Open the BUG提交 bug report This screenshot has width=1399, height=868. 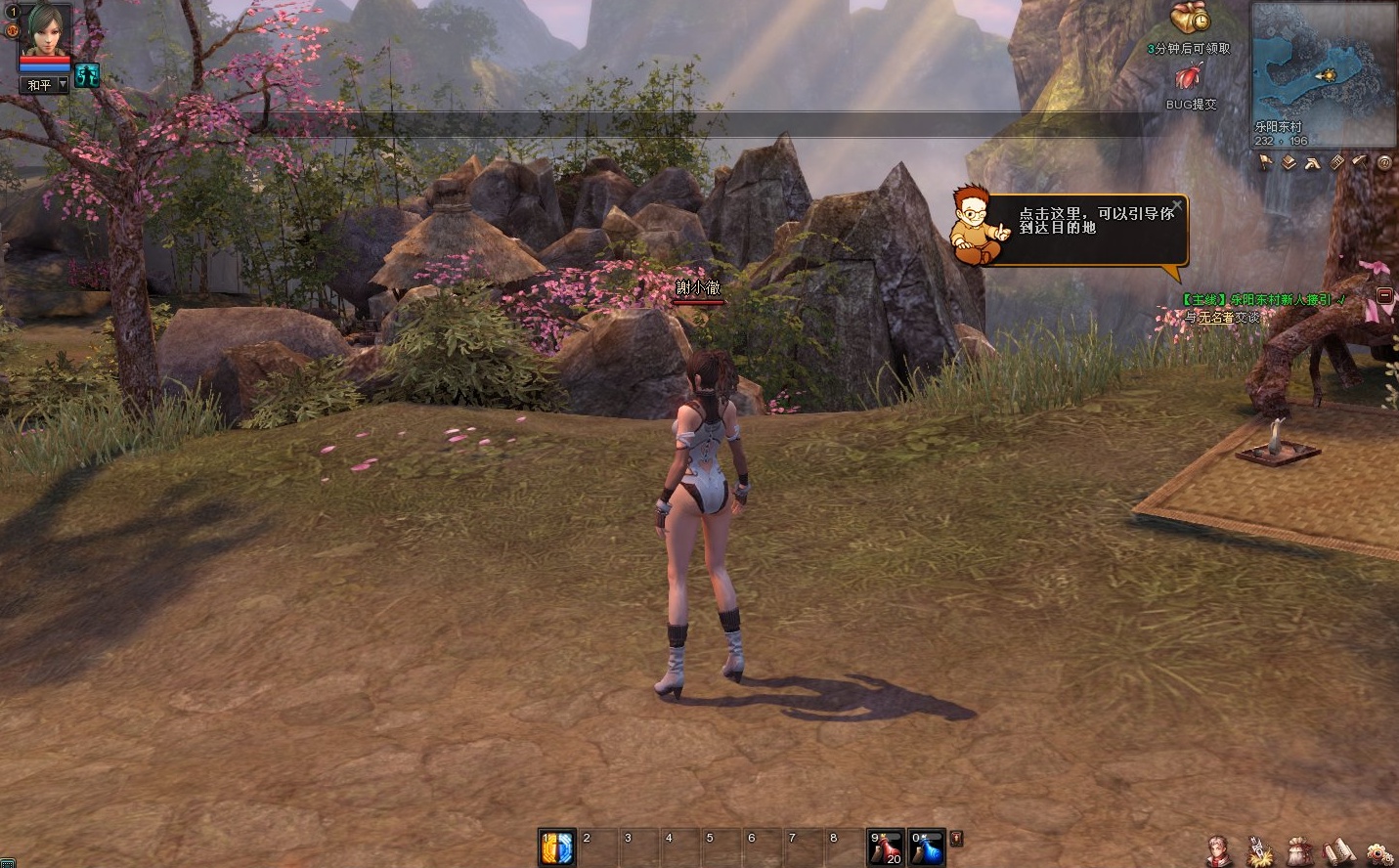pos(1190,78)
